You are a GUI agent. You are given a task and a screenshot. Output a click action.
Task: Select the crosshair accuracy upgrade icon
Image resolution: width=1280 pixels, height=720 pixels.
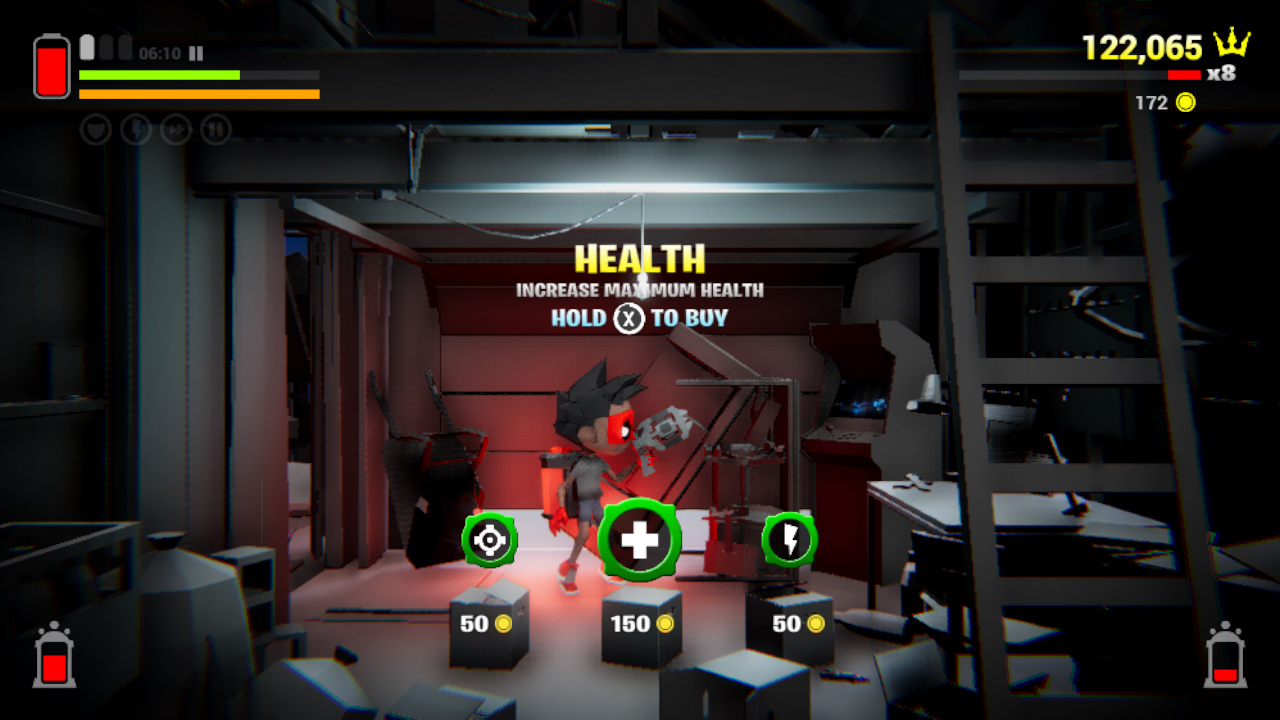click(x=487, y=538)
